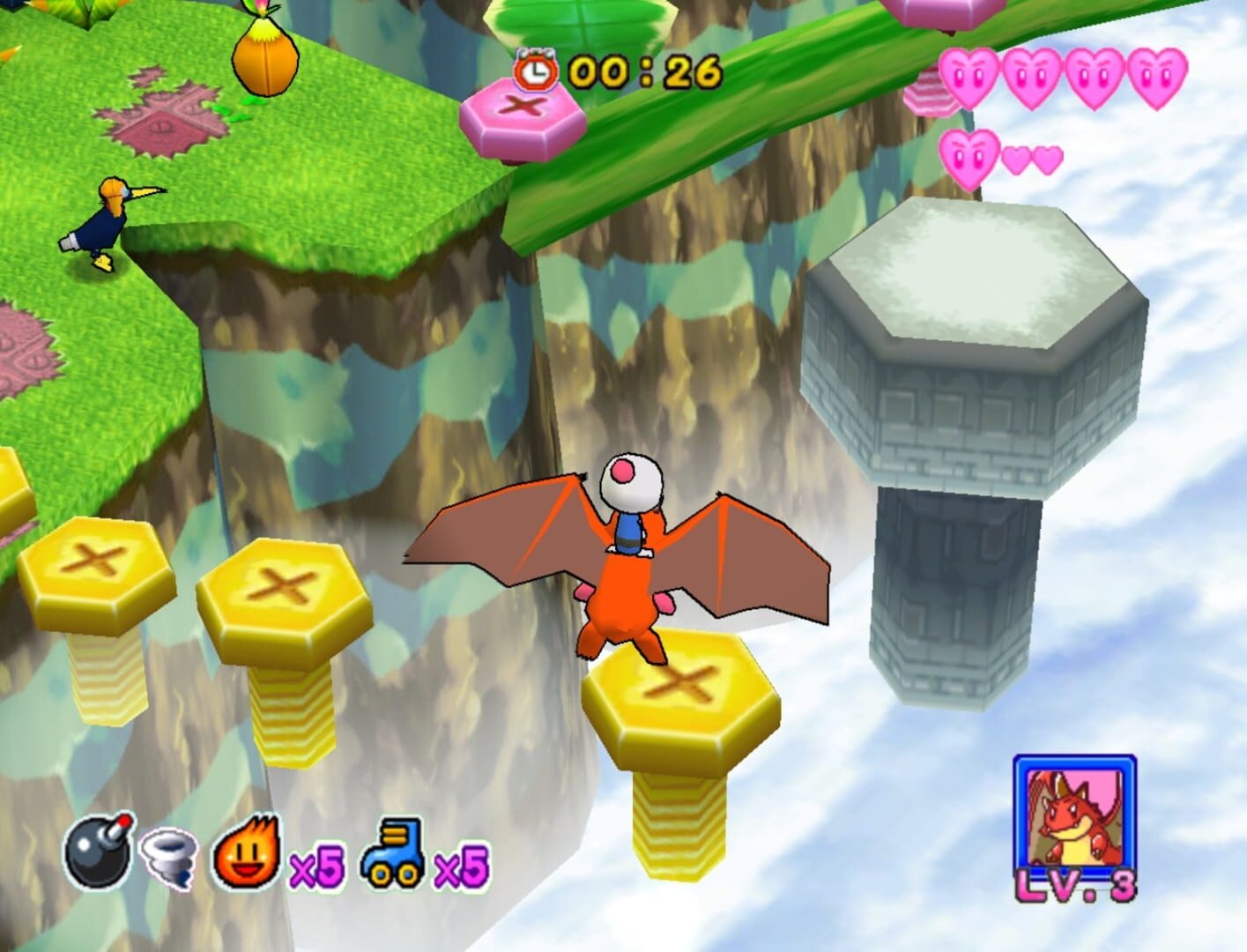Click the x5 counter beside the fire icon
The image size is (1247, 952).
tap(316, 867)
